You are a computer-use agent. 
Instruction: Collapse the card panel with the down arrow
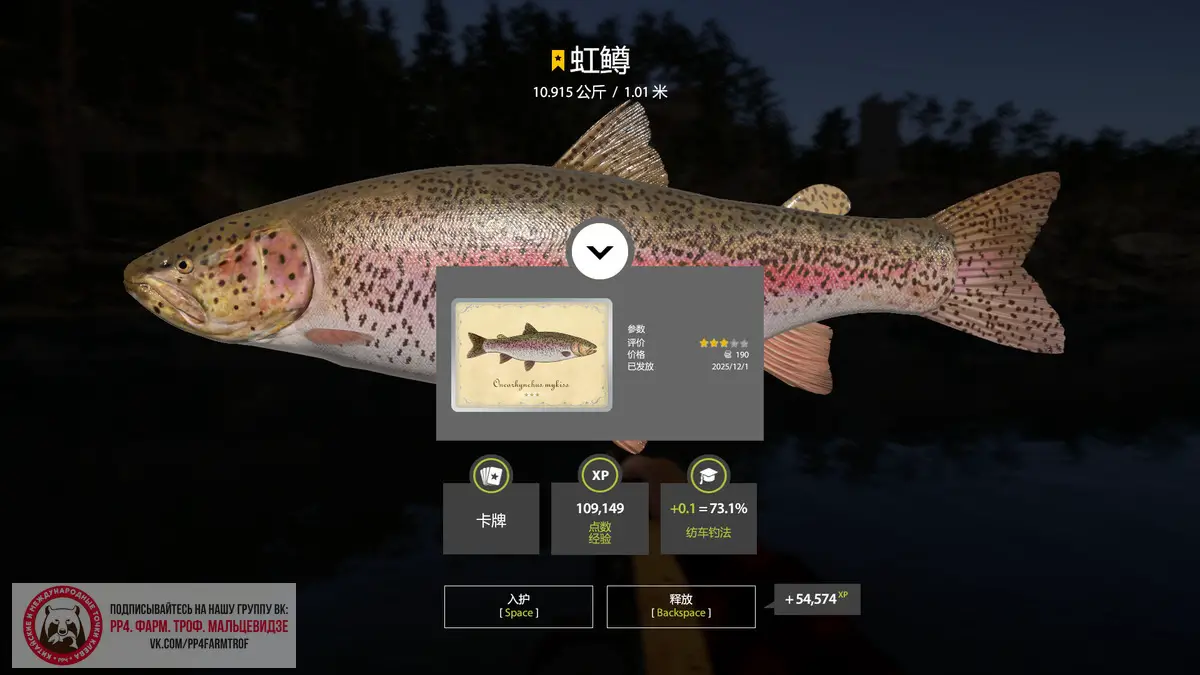600,252
